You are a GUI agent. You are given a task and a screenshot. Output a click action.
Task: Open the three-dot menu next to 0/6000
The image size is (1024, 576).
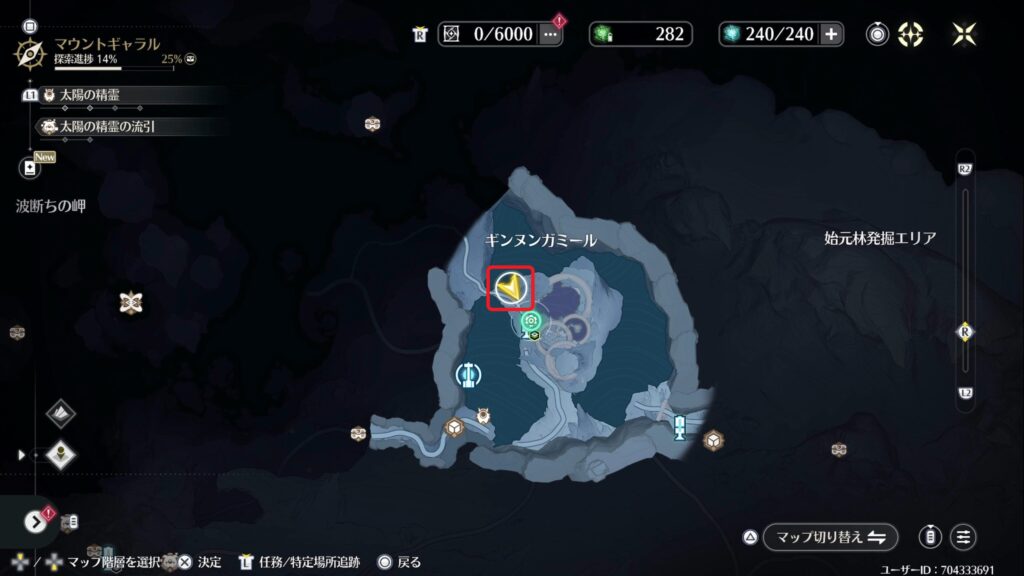[550, 34]
